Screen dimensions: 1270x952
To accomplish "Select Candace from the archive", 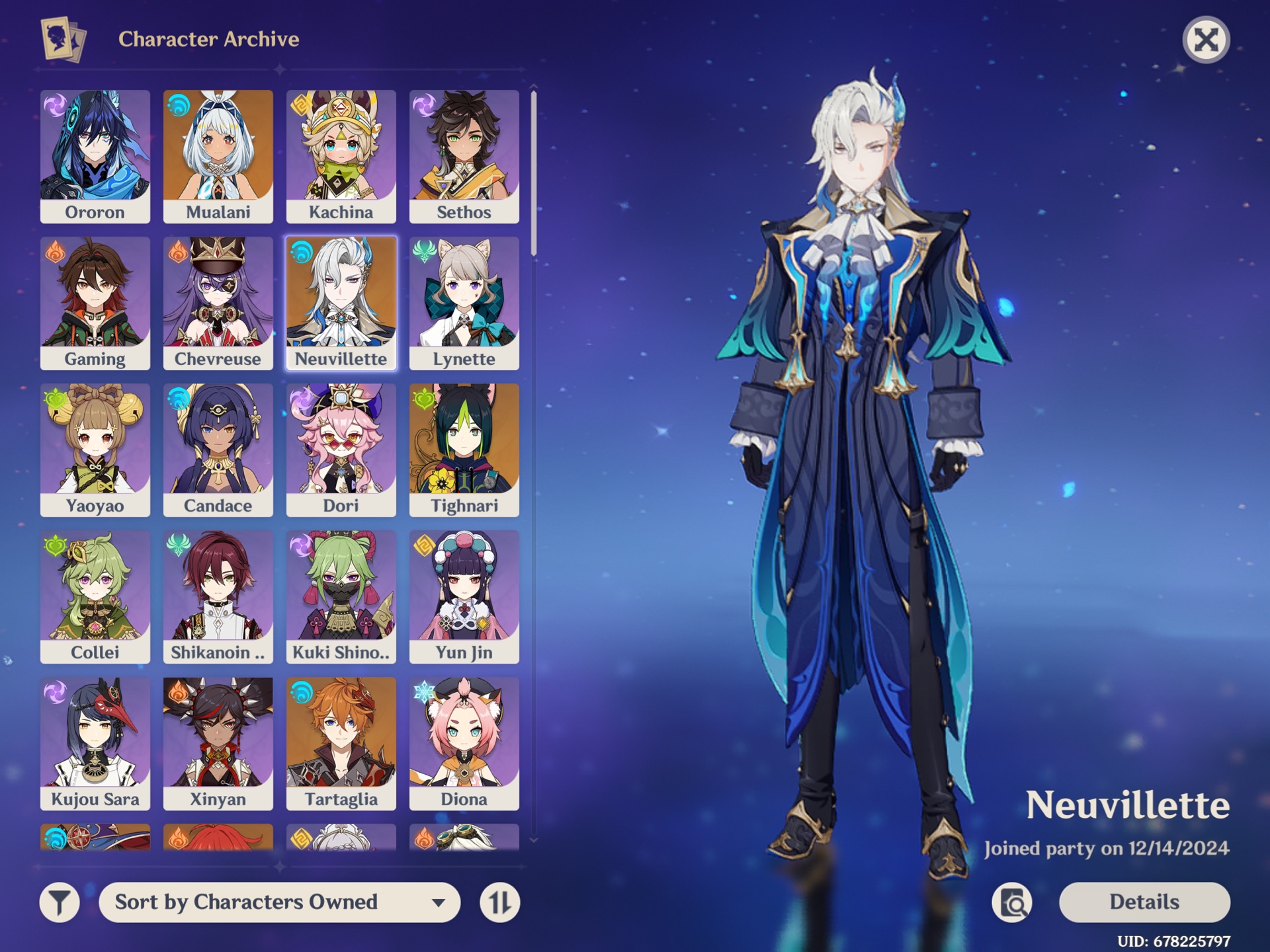I will click(218, 448).
